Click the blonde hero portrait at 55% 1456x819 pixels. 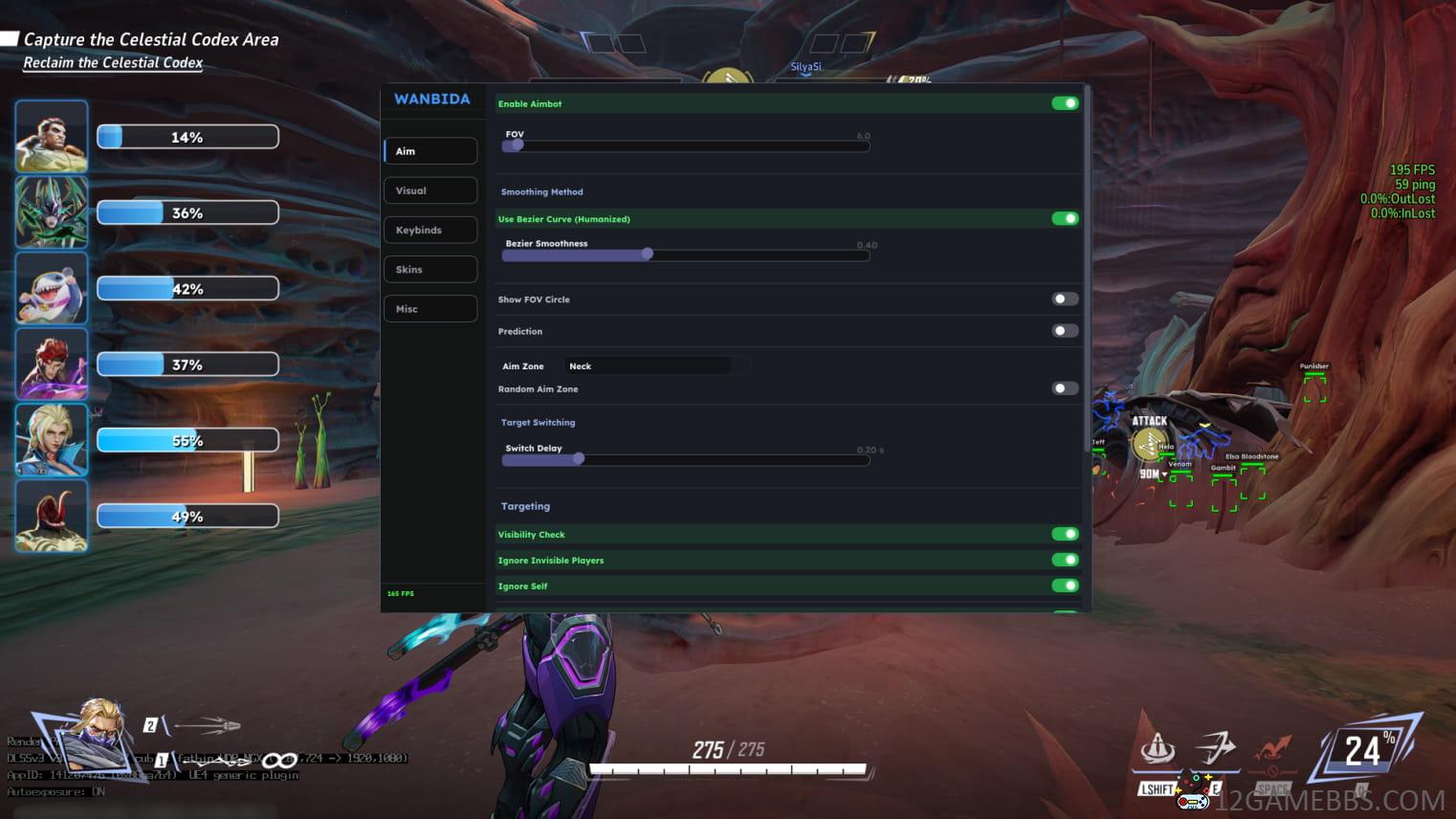click(x=52, y=440)
